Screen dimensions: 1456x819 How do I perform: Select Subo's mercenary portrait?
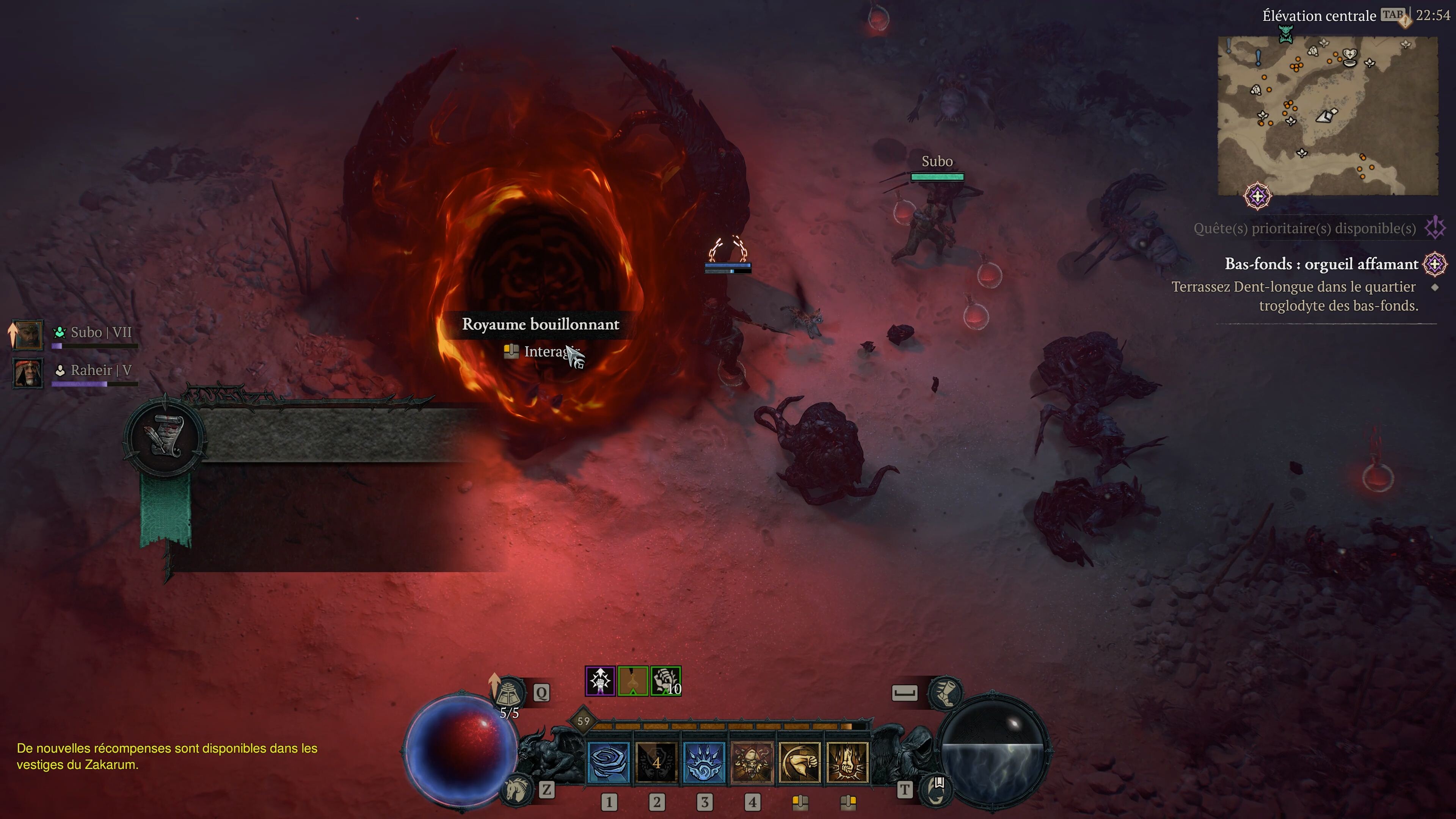(x=27, y=334)
